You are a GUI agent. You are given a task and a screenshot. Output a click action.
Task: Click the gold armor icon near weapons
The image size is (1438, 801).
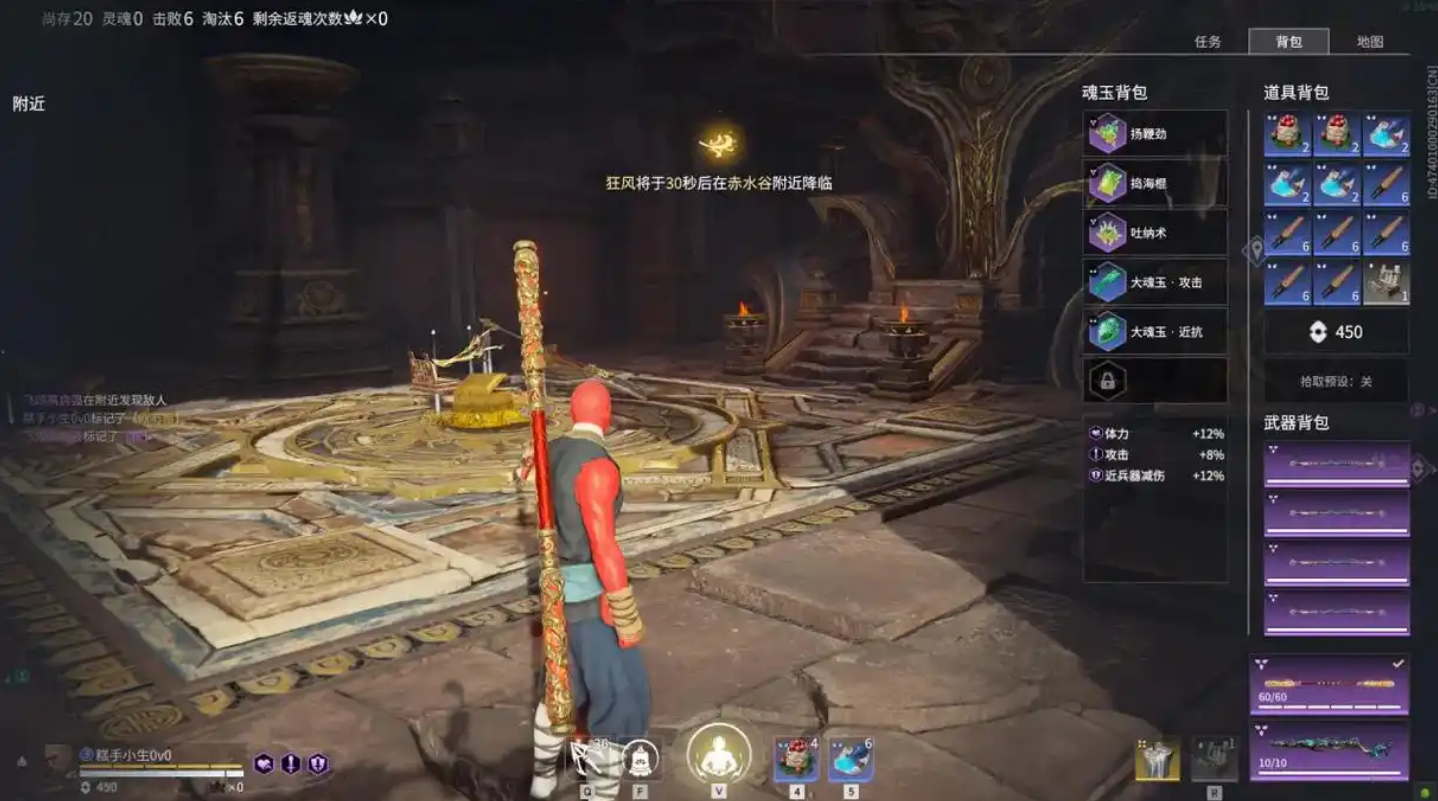coord(1156,760)
